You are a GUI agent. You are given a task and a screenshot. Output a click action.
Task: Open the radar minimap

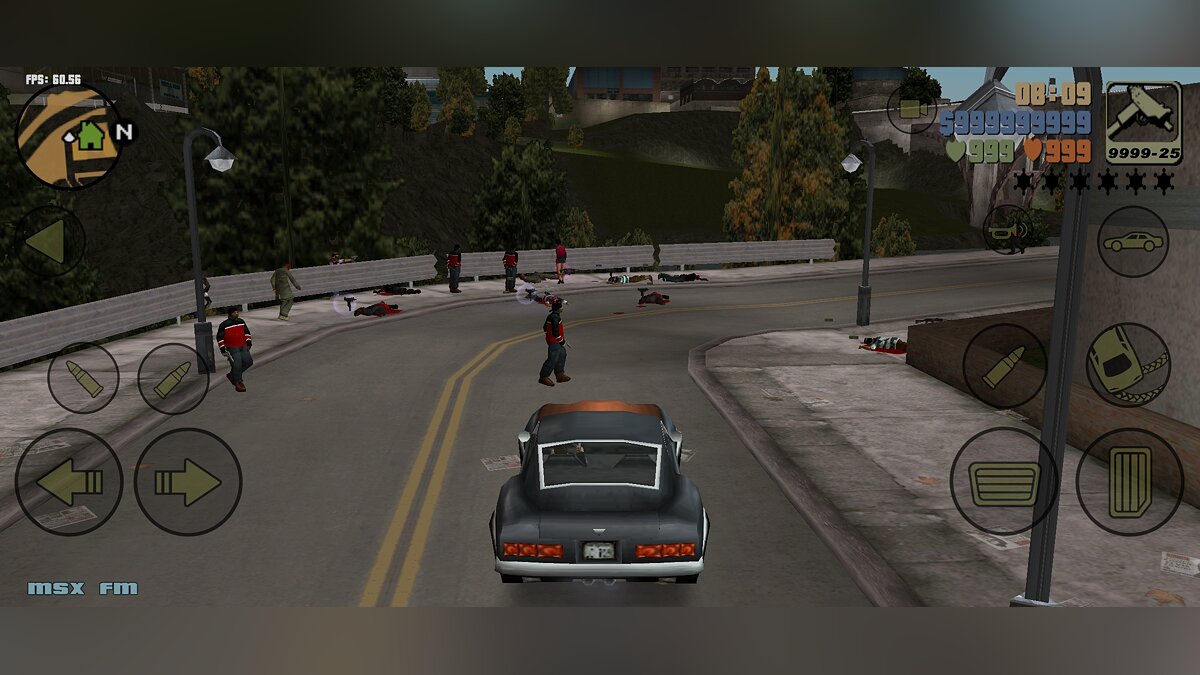68,136
